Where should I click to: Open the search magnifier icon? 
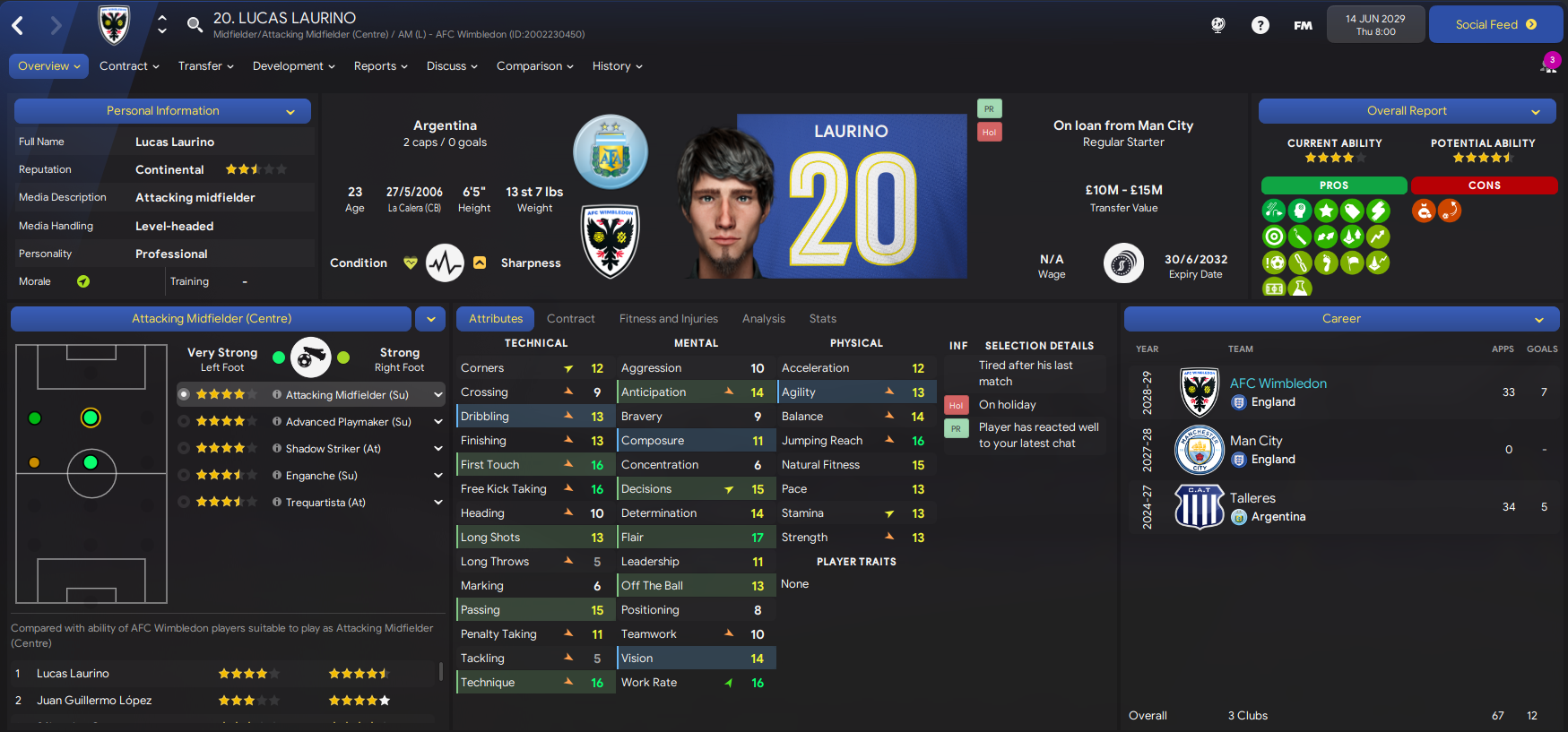tap(195, 24)
